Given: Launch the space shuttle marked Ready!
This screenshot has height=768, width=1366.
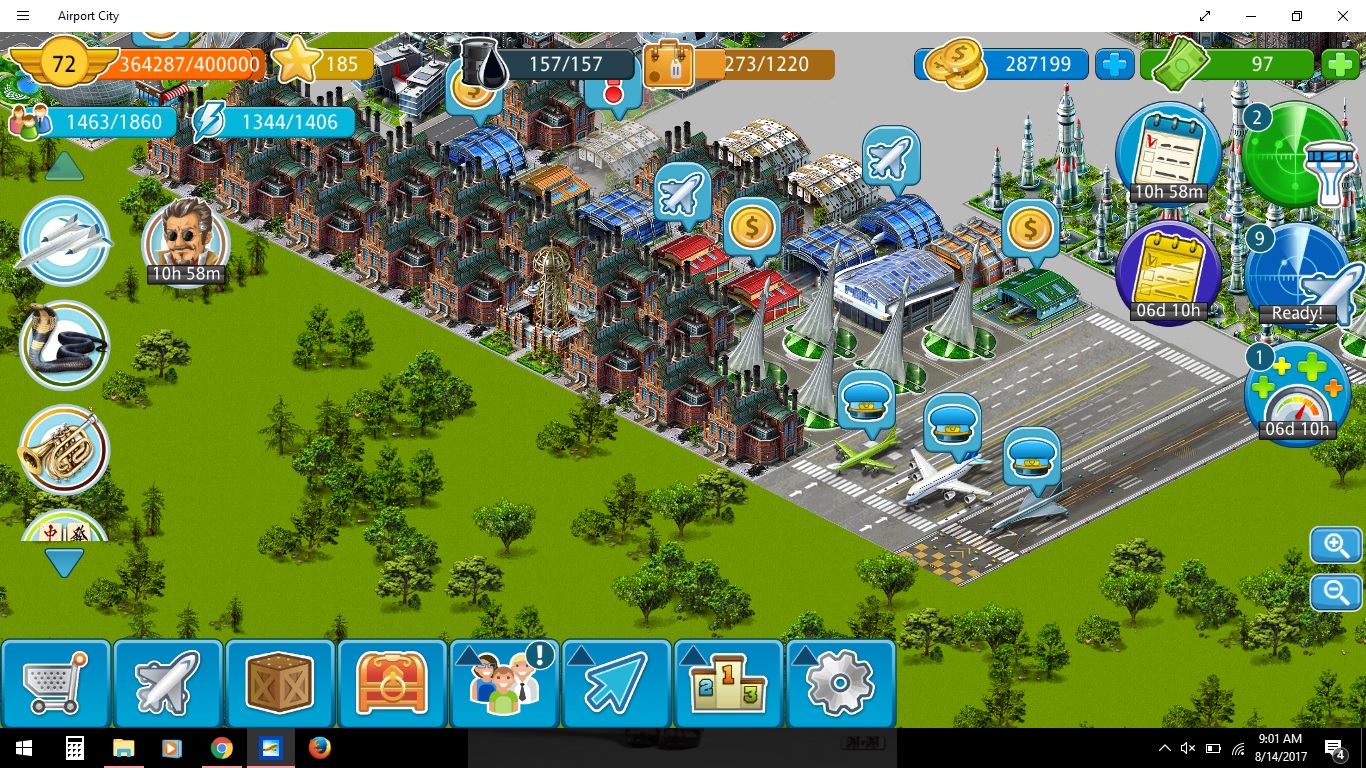Looking at the screenshot, I should tap(1300, 275).
